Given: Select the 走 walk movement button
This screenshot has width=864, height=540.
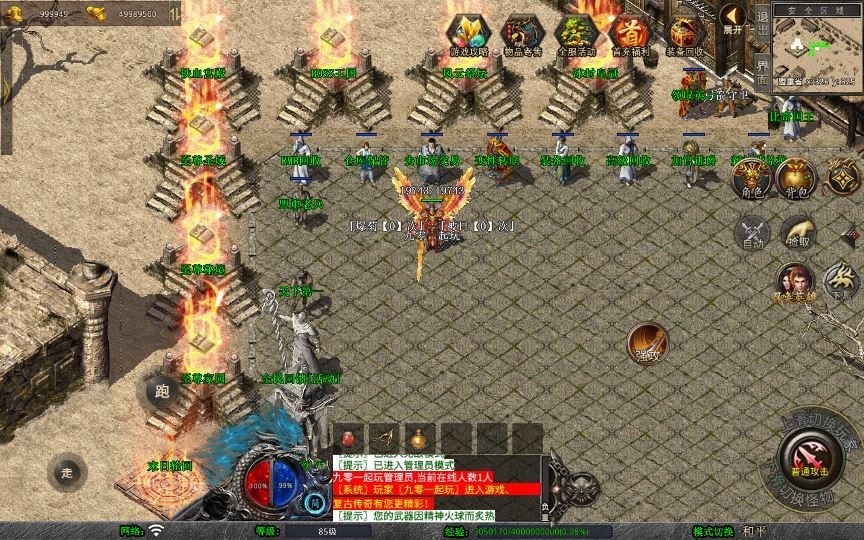Looking at the screenshot, I should tap(68, 473).
